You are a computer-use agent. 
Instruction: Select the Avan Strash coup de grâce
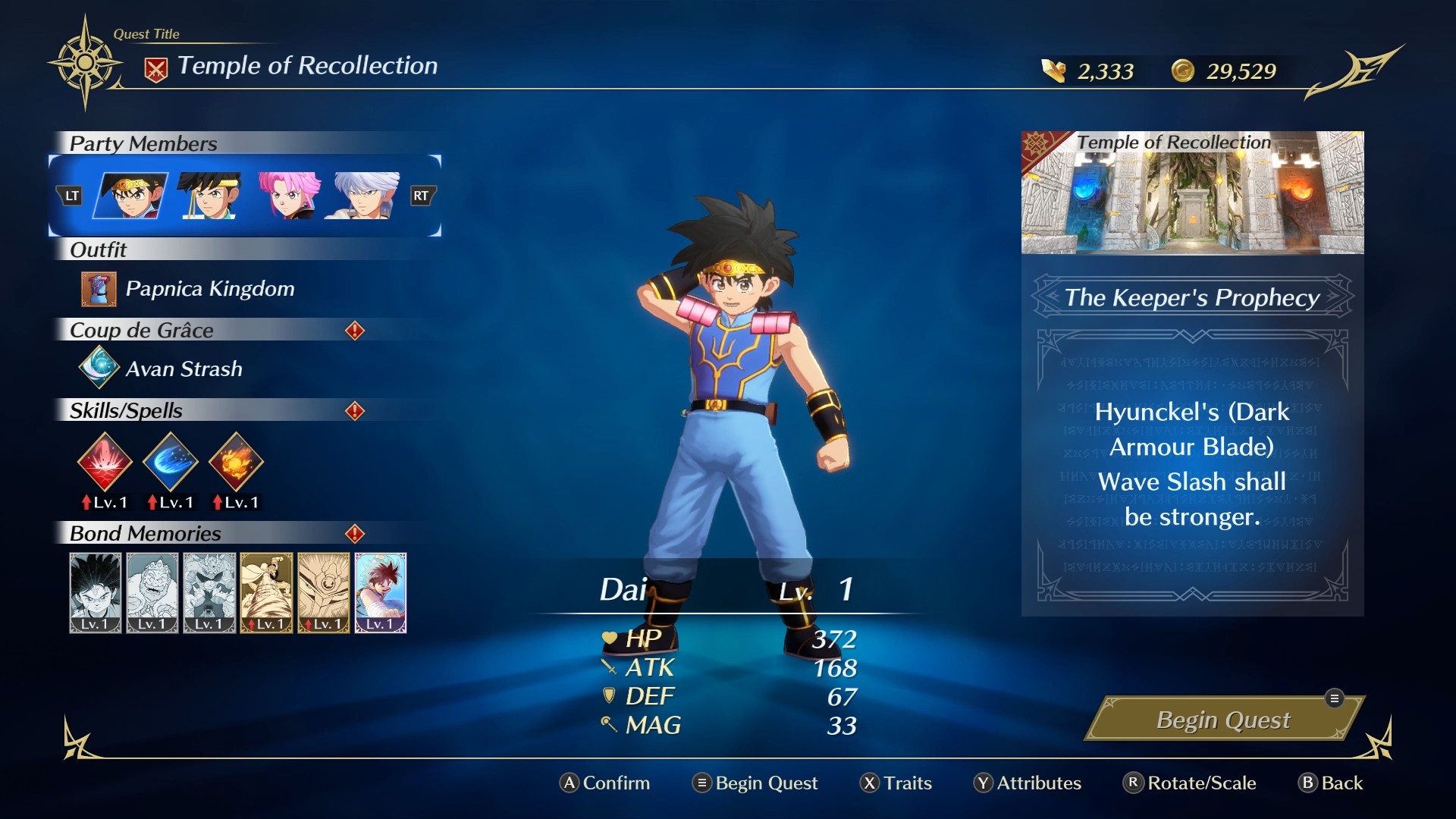coord(184,369)
